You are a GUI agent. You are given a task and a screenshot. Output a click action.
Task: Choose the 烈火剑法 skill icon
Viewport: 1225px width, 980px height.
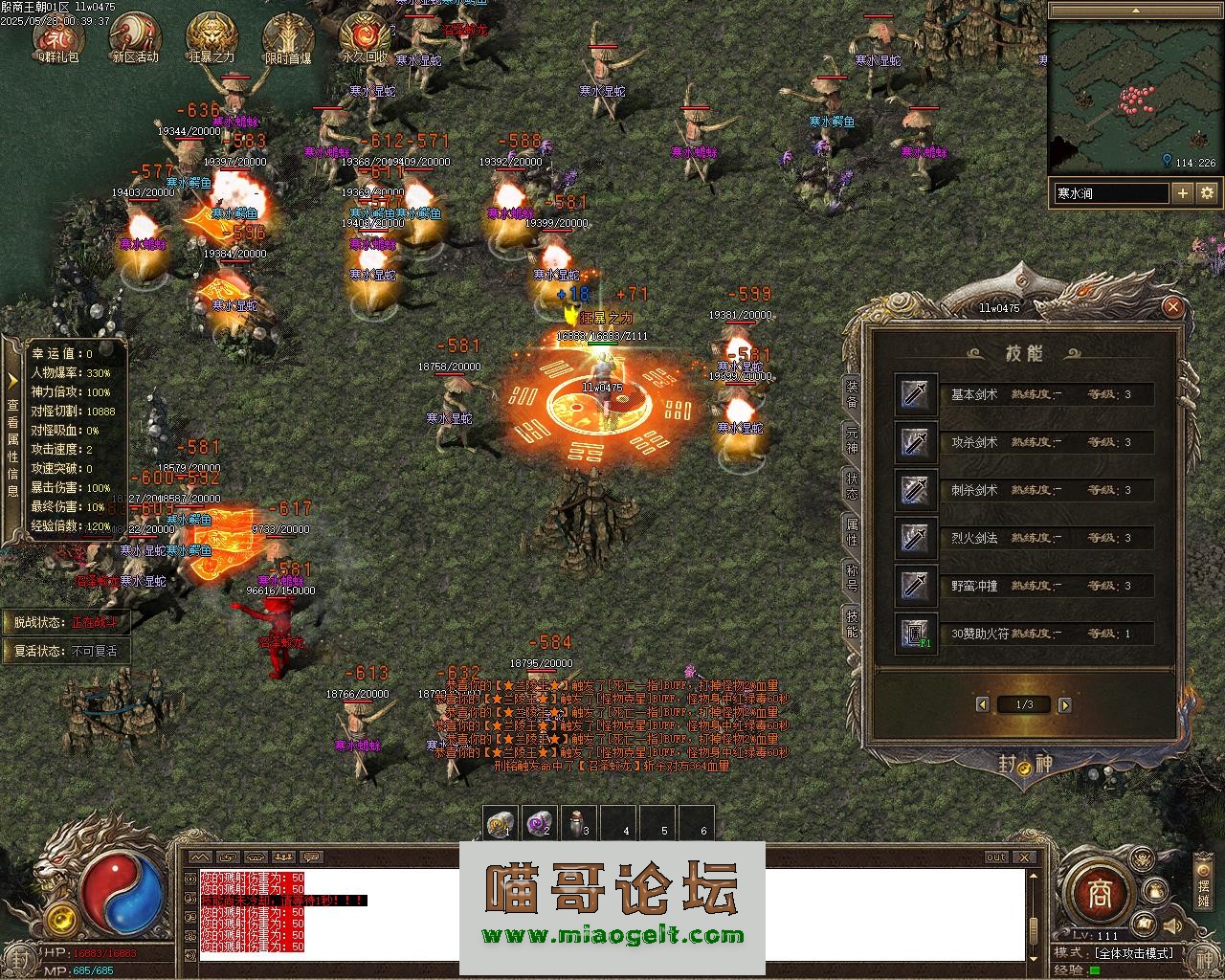point(916,538)
